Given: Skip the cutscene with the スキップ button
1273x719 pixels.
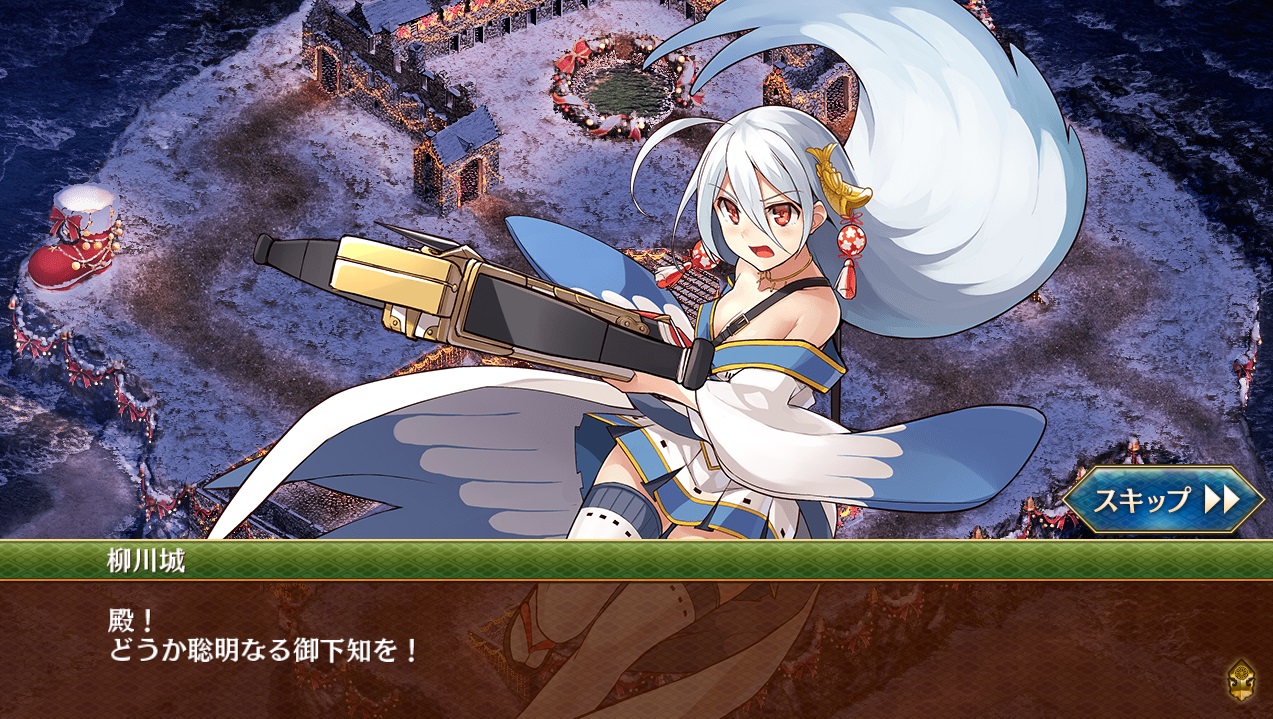Looking at the screenshot, I should [x=1163, y=499].
